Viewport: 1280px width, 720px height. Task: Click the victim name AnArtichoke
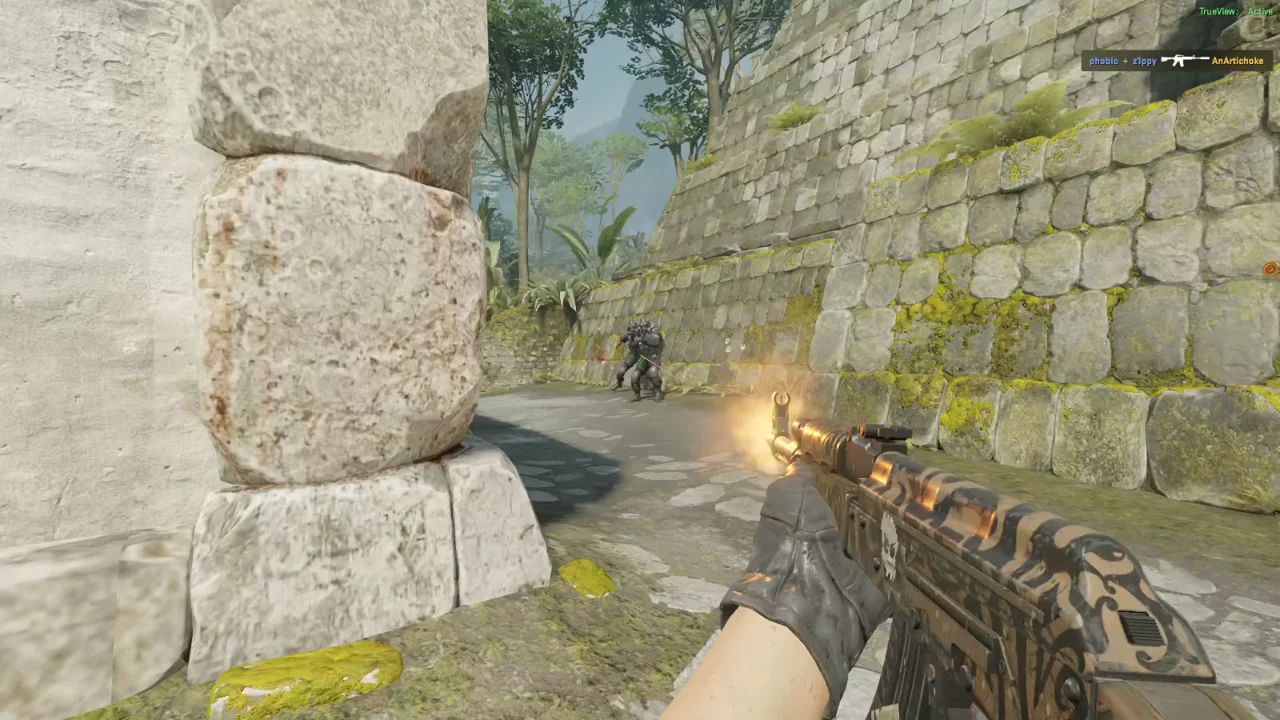(x=1237, y=60)
